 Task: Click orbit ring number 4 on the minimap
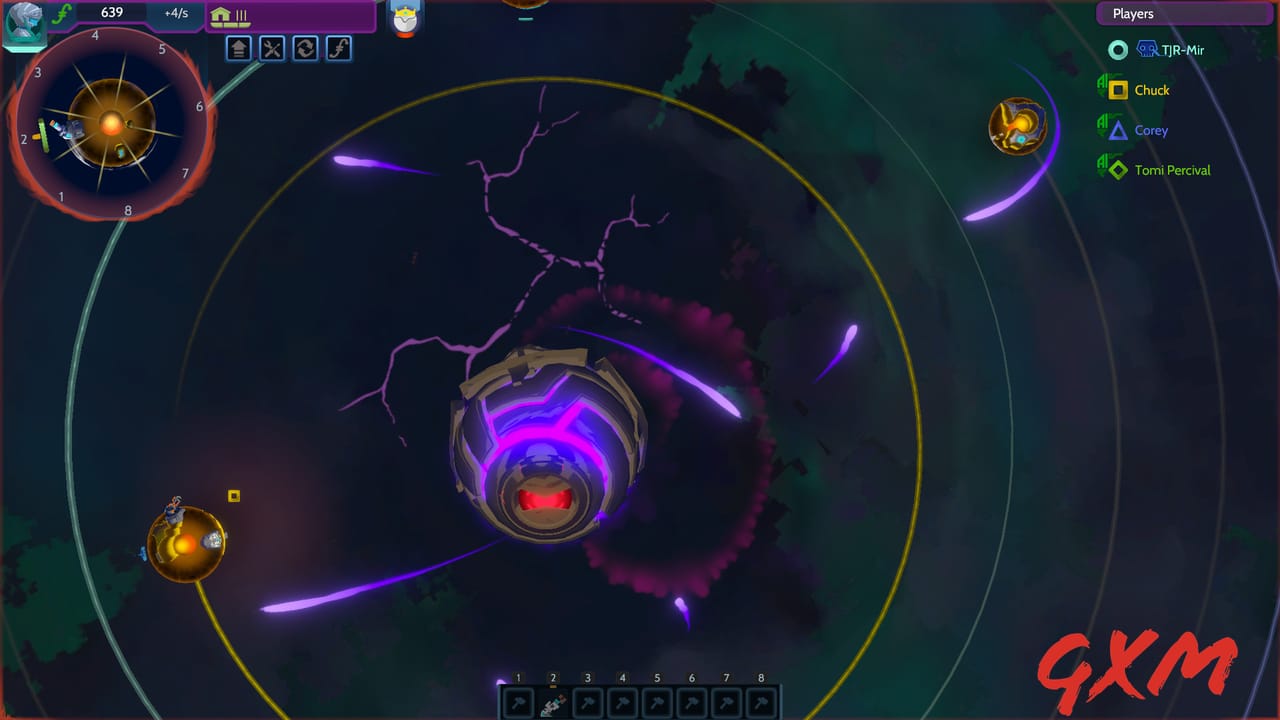[x=96, y=34]
